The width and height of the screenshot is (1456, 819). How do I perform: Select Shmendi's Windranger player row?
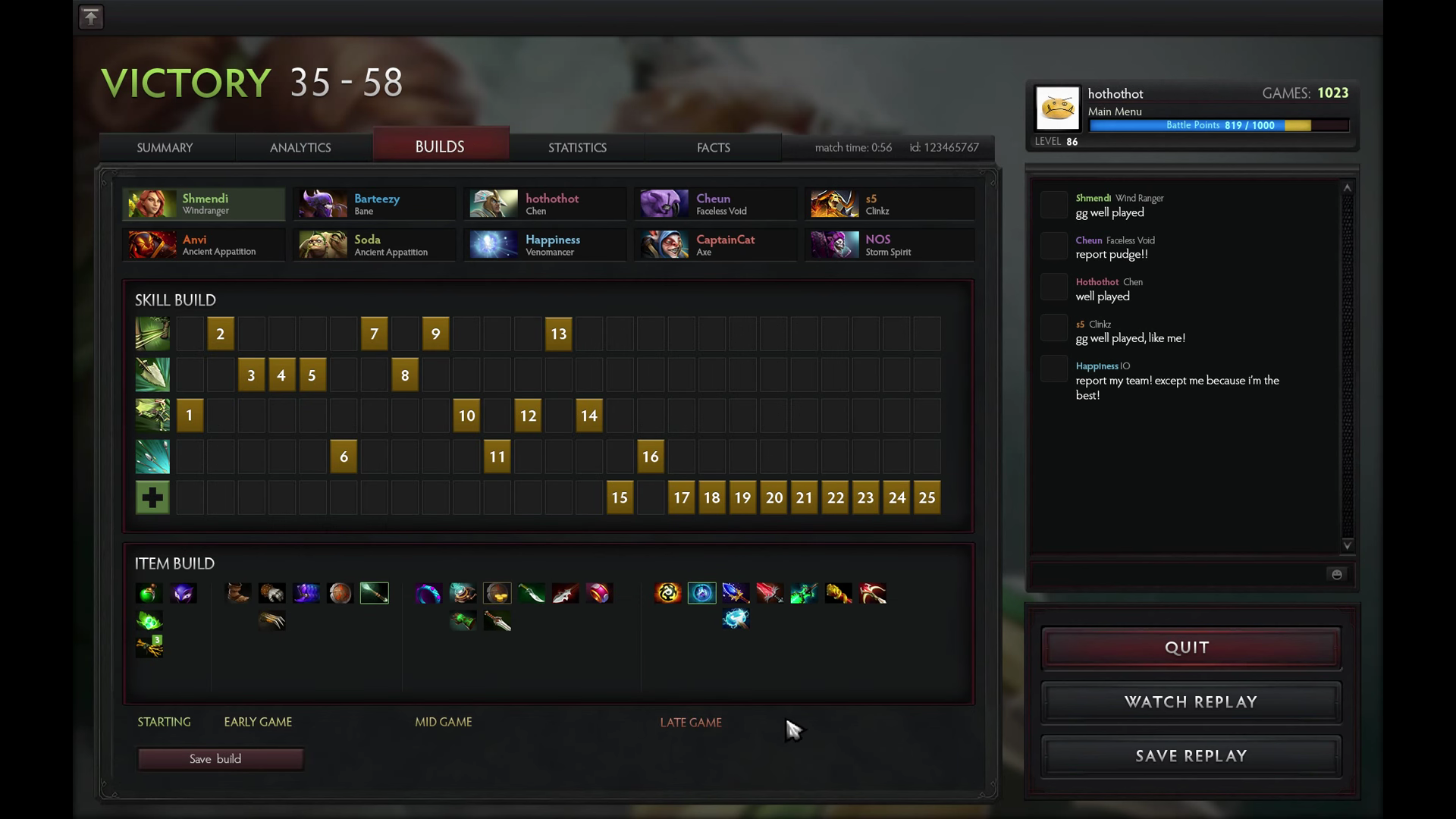coord(204,204)
